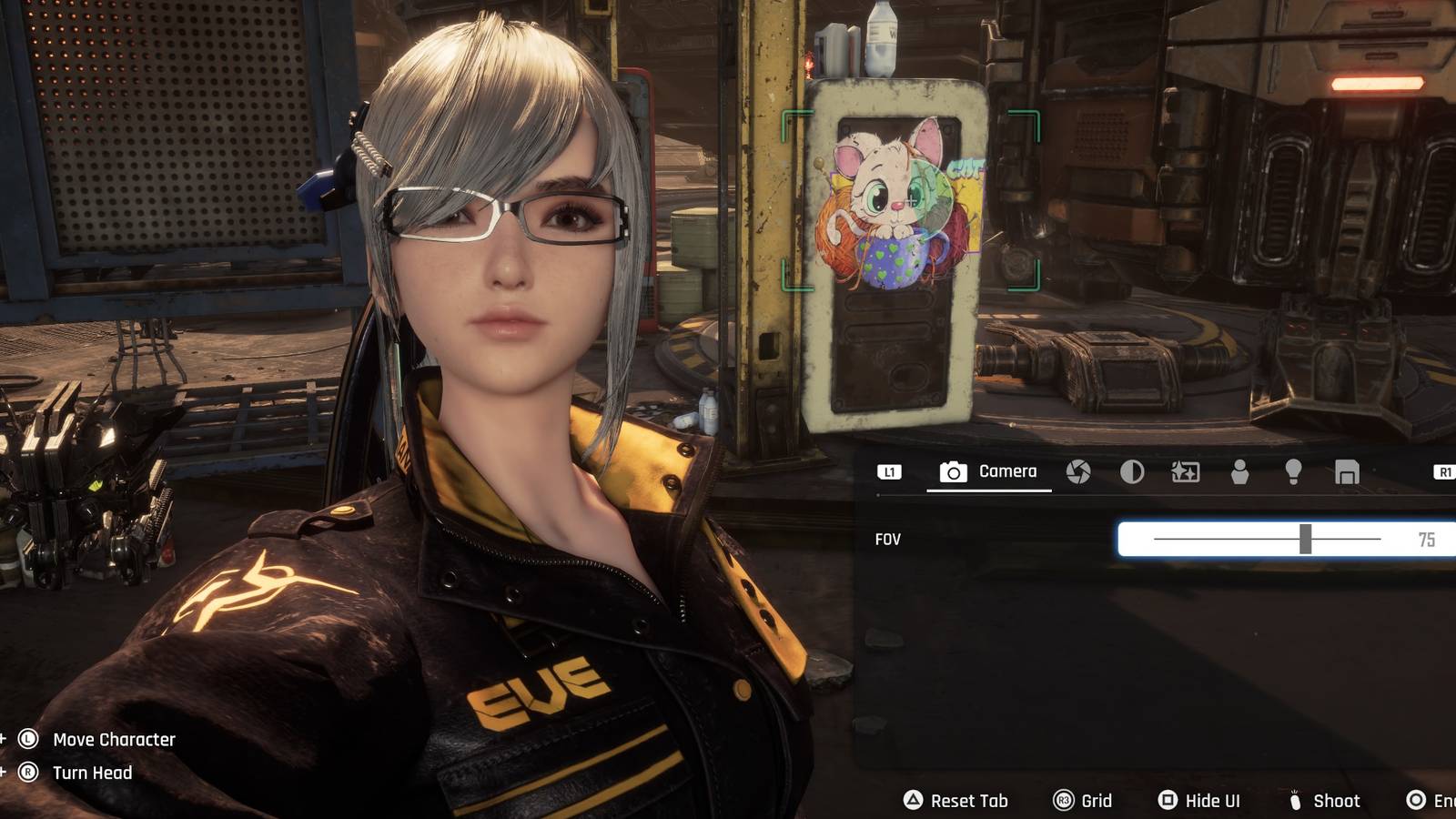Click the camera icon on the Camera tab
Image resolution: width=1456 pixels, height=819 pixels.
click(x=953, y=472)
